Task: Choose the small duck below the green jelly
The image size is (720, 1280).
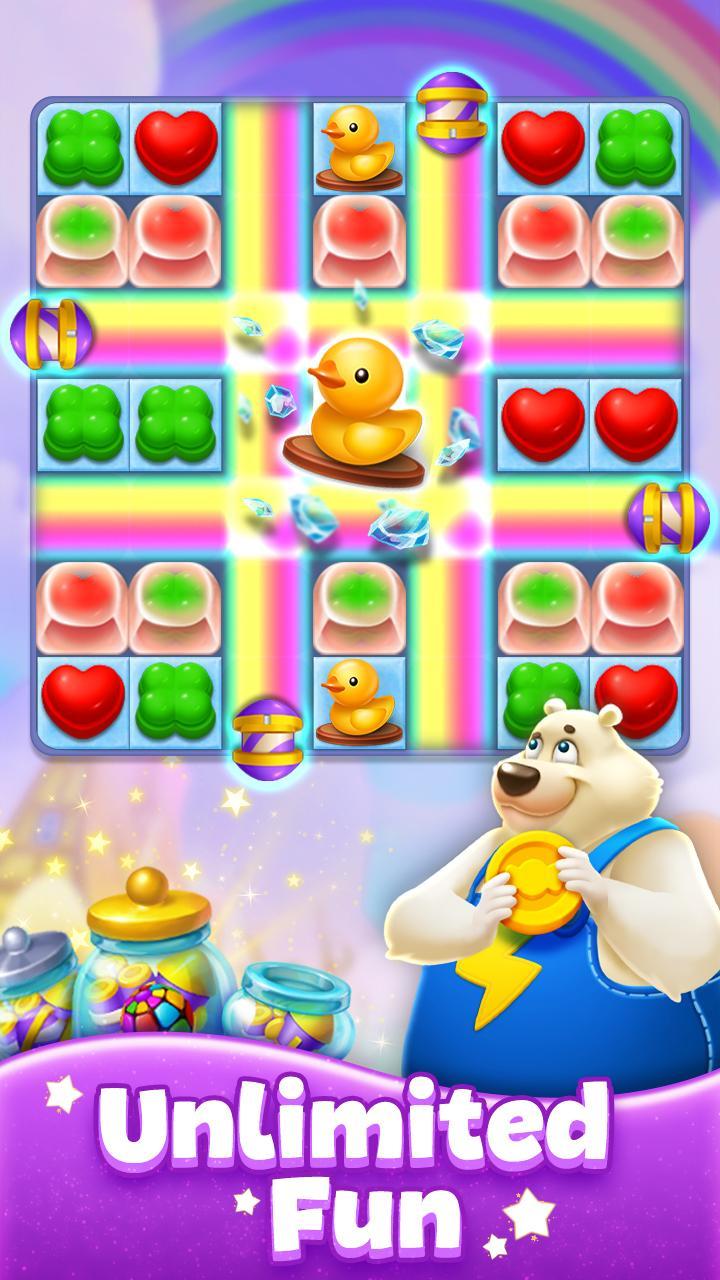Action: click(359, 700)
